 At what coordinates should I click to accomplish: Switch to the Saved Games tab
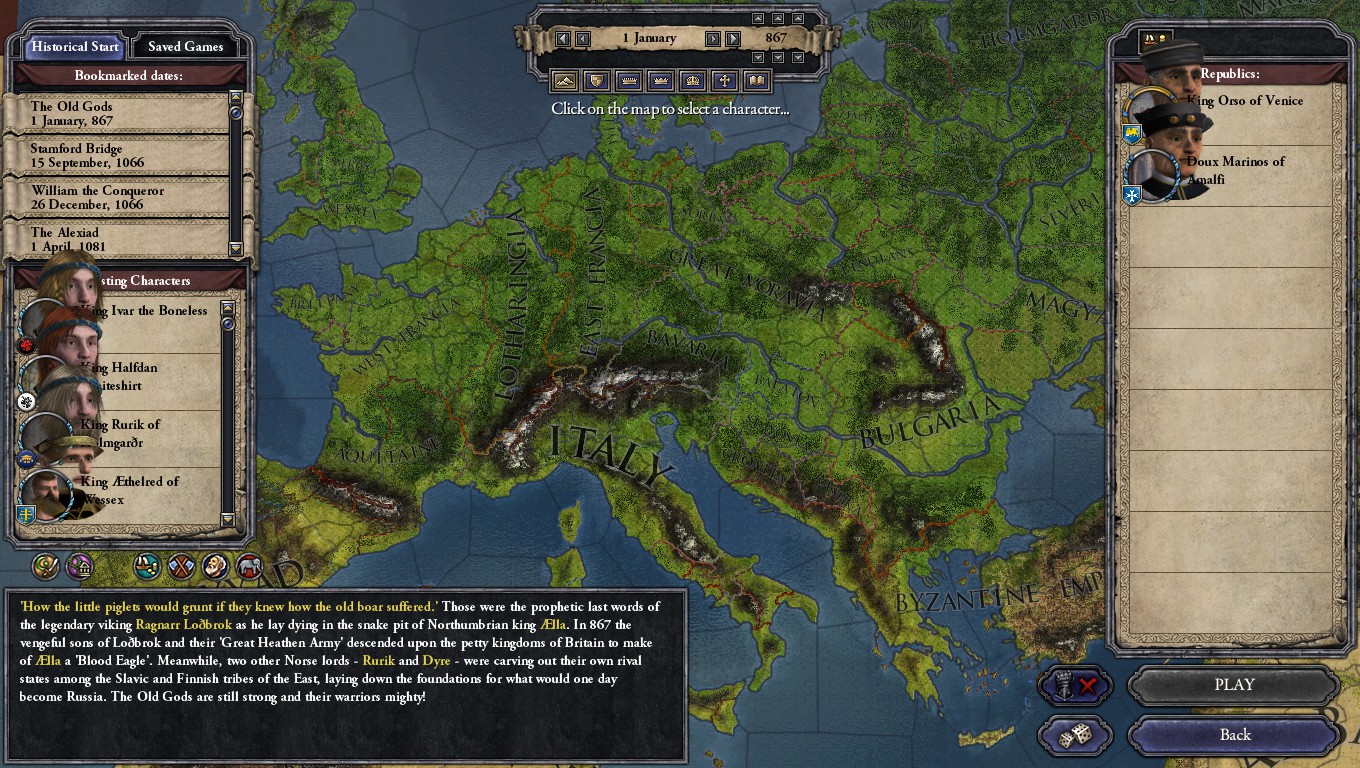click(x=185, y=46)
